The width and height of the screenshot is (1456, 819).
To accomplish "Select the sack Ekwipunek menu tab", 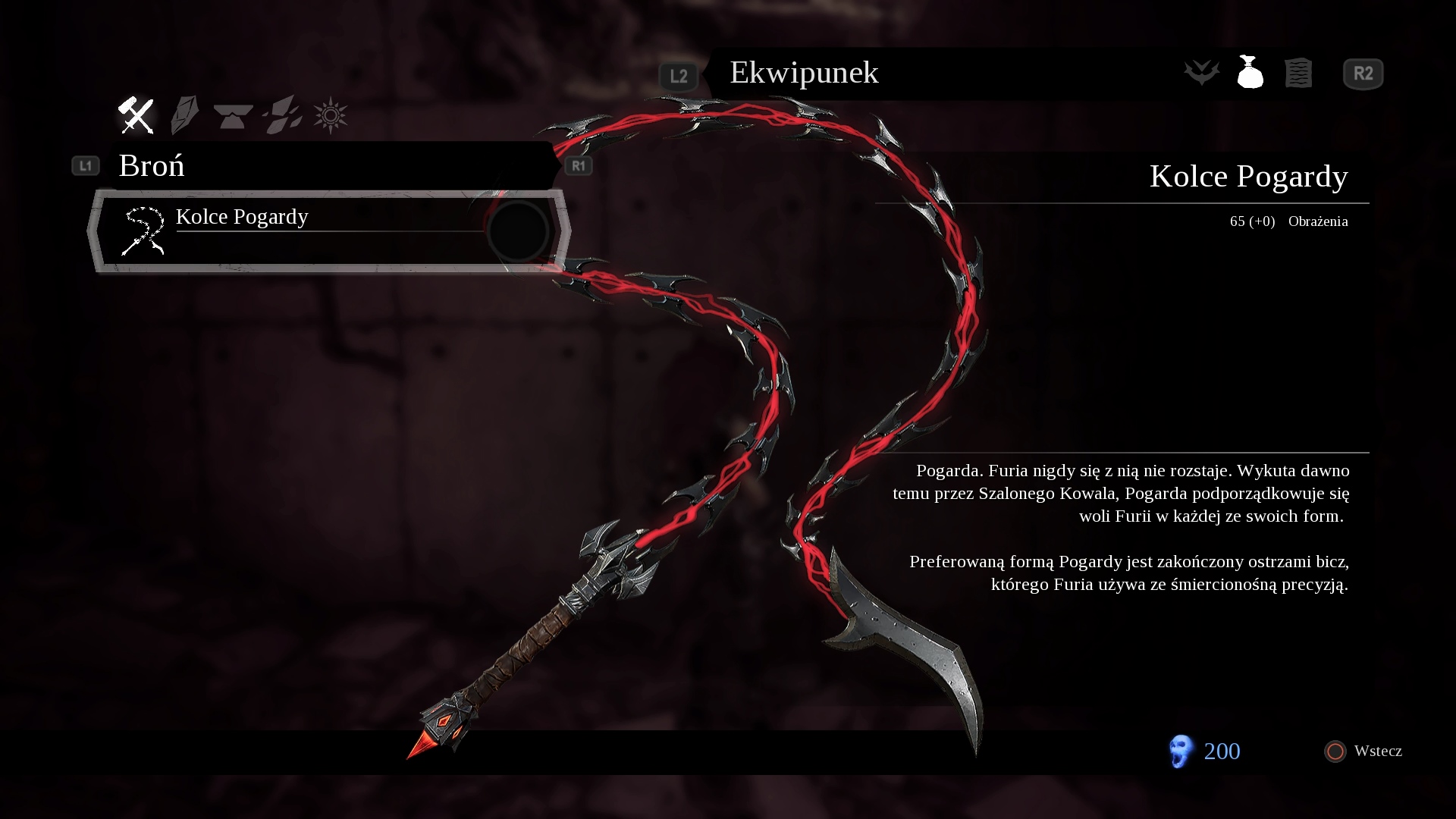I will tap(1250, 73).
